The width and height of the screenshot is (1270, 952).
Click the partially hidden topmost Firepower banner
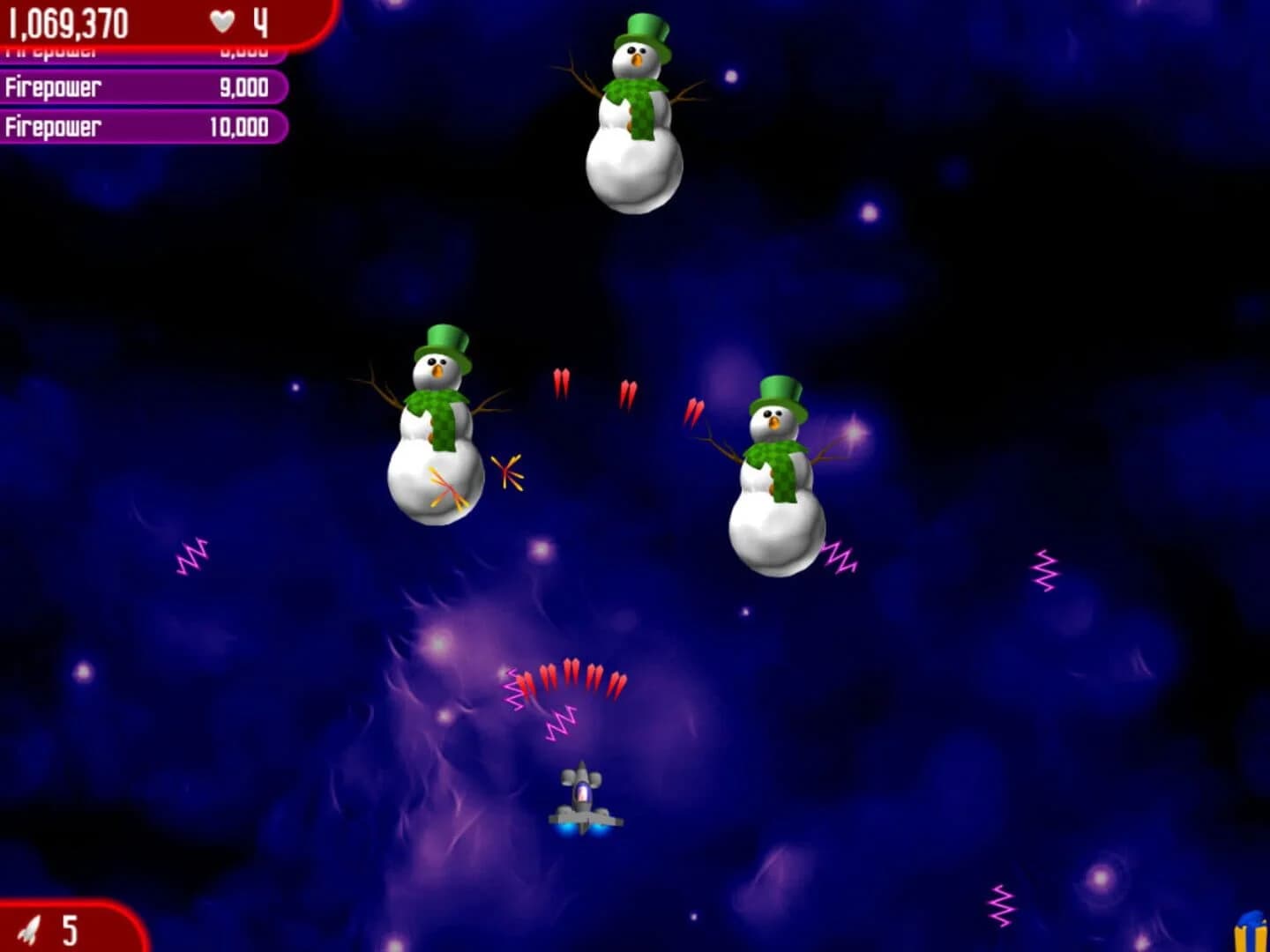(x=141, y=50)
